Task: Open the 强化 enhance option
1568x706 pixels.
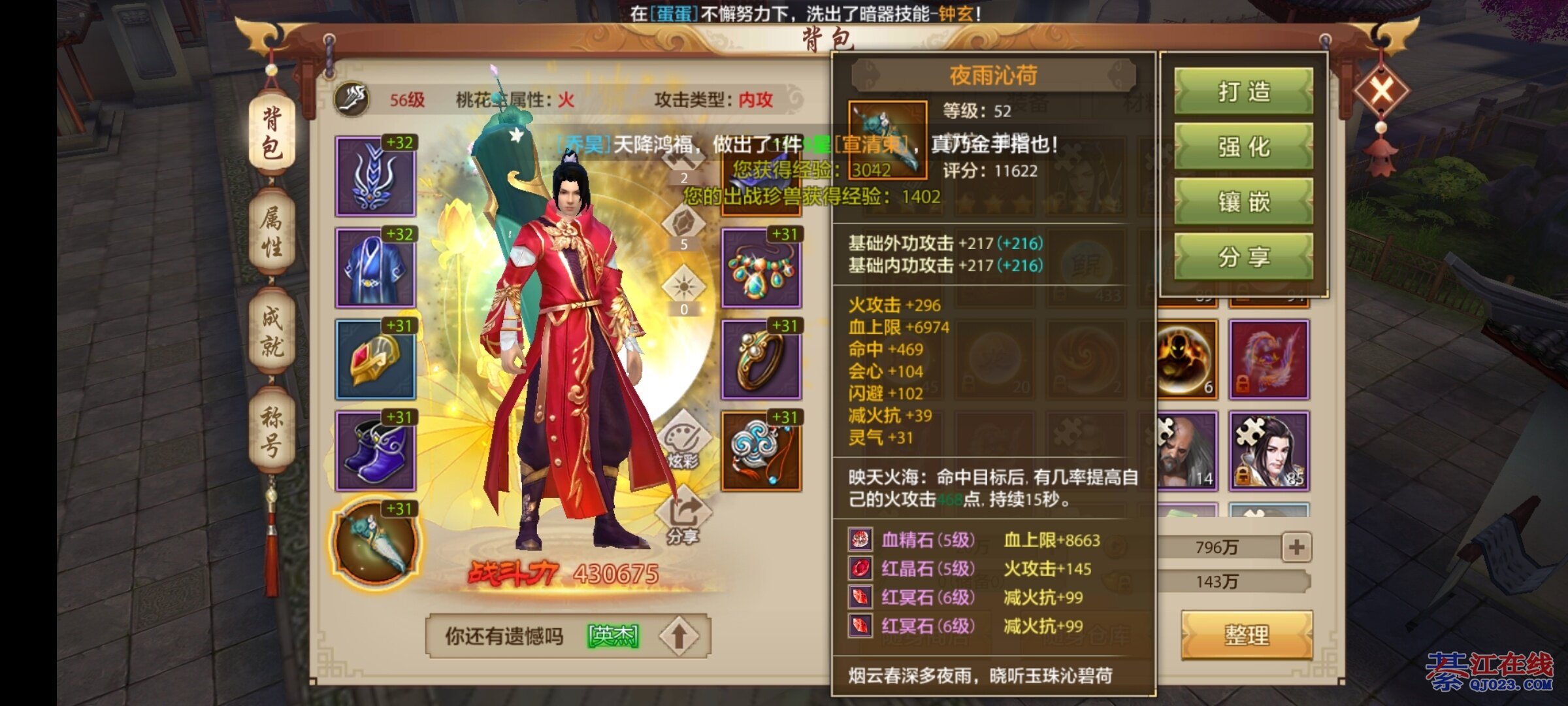Action: click(1243, 147)
